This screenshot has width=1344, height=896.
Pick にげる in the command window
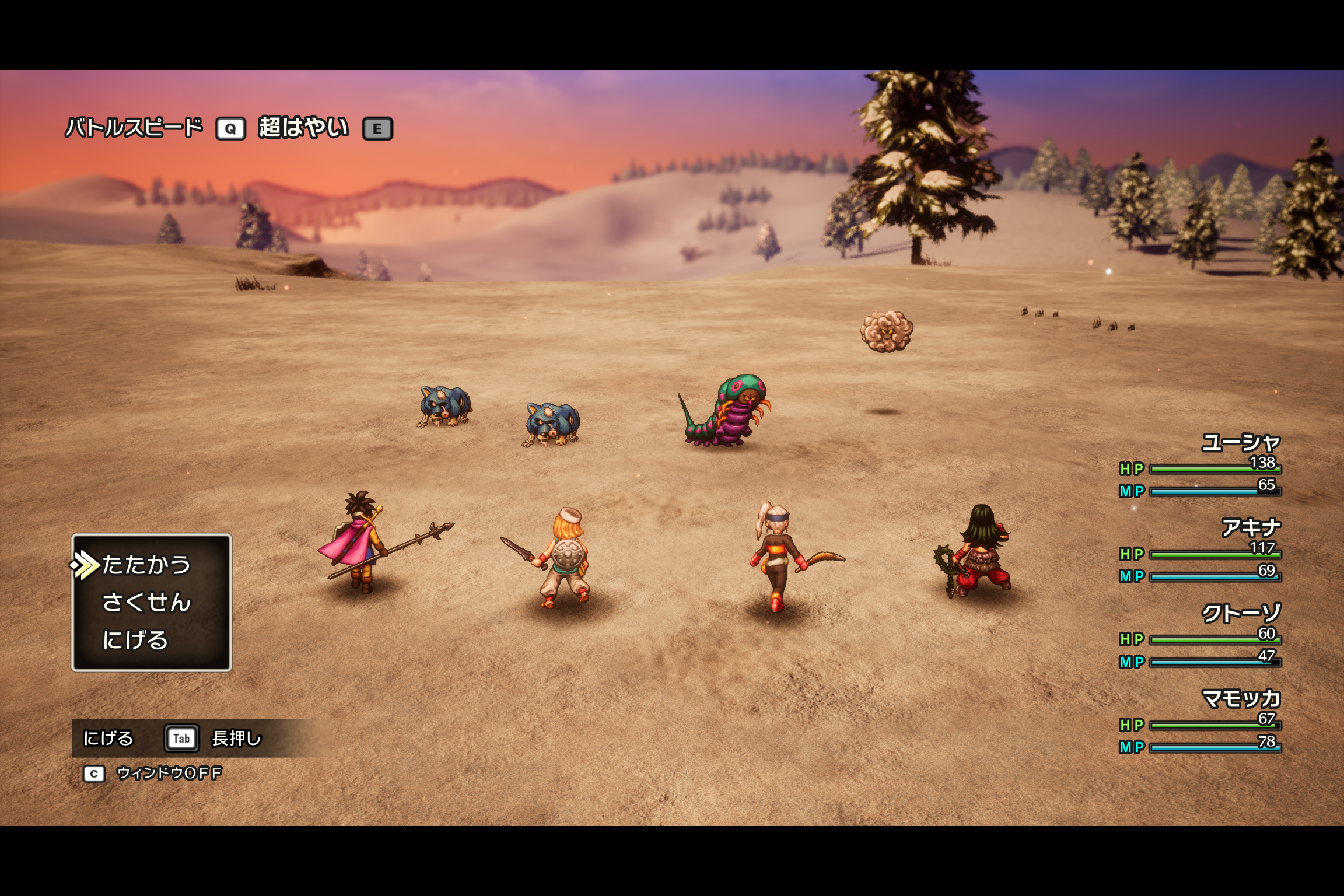coord(135,640)
